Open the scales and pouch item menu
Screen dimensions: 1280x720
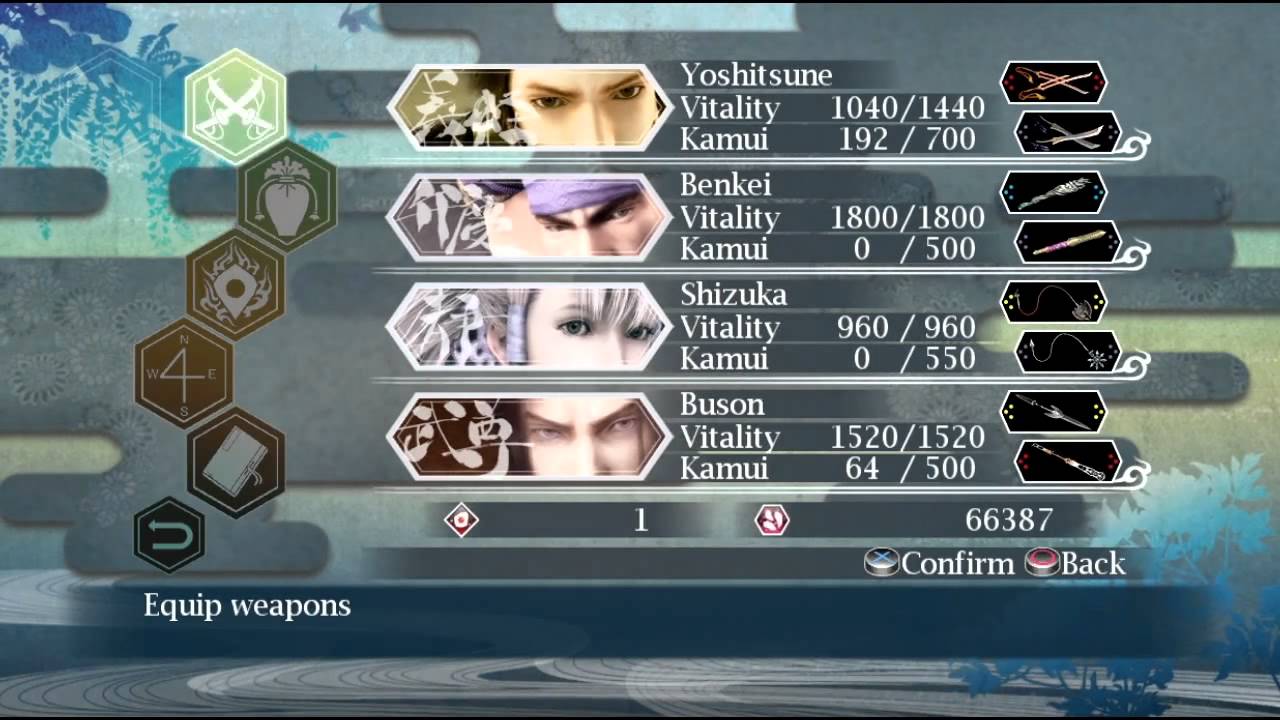(x=287, y=195)
